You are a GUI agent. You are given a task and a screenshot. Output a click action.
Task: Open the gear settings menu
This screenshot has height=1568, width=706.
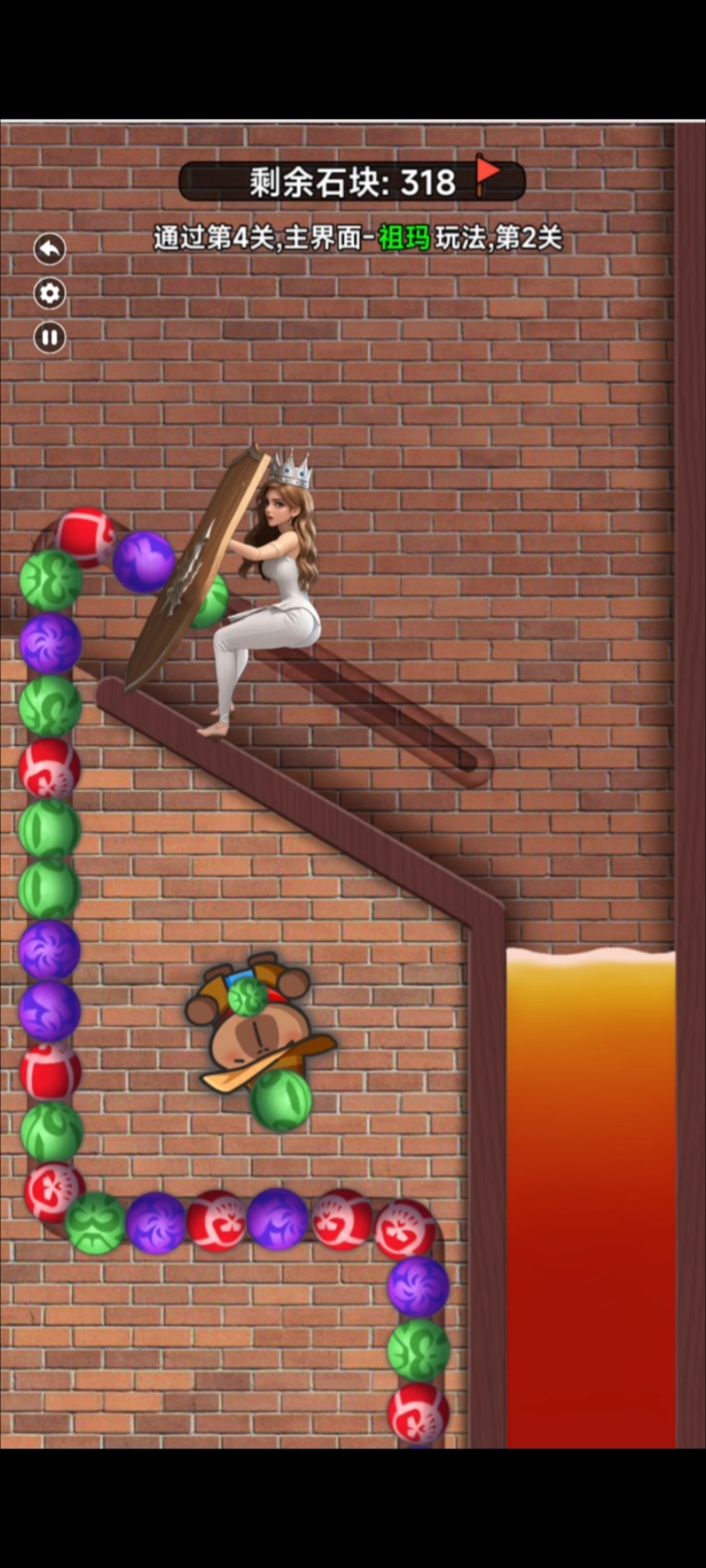pyautogui.click(x=50, y=293)
